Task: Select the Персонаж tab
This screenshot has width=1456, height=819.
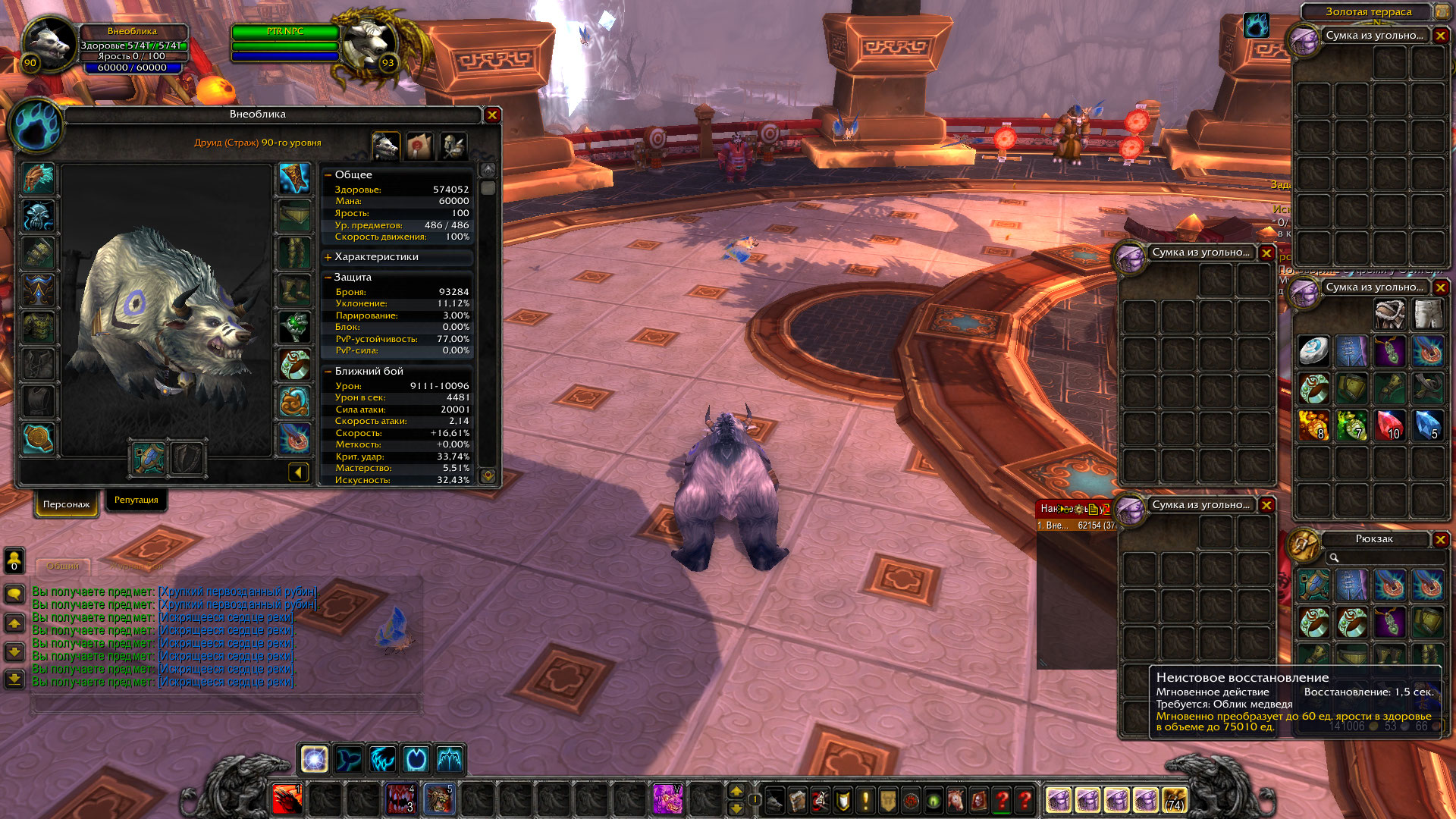Action: tap(66, 504)
